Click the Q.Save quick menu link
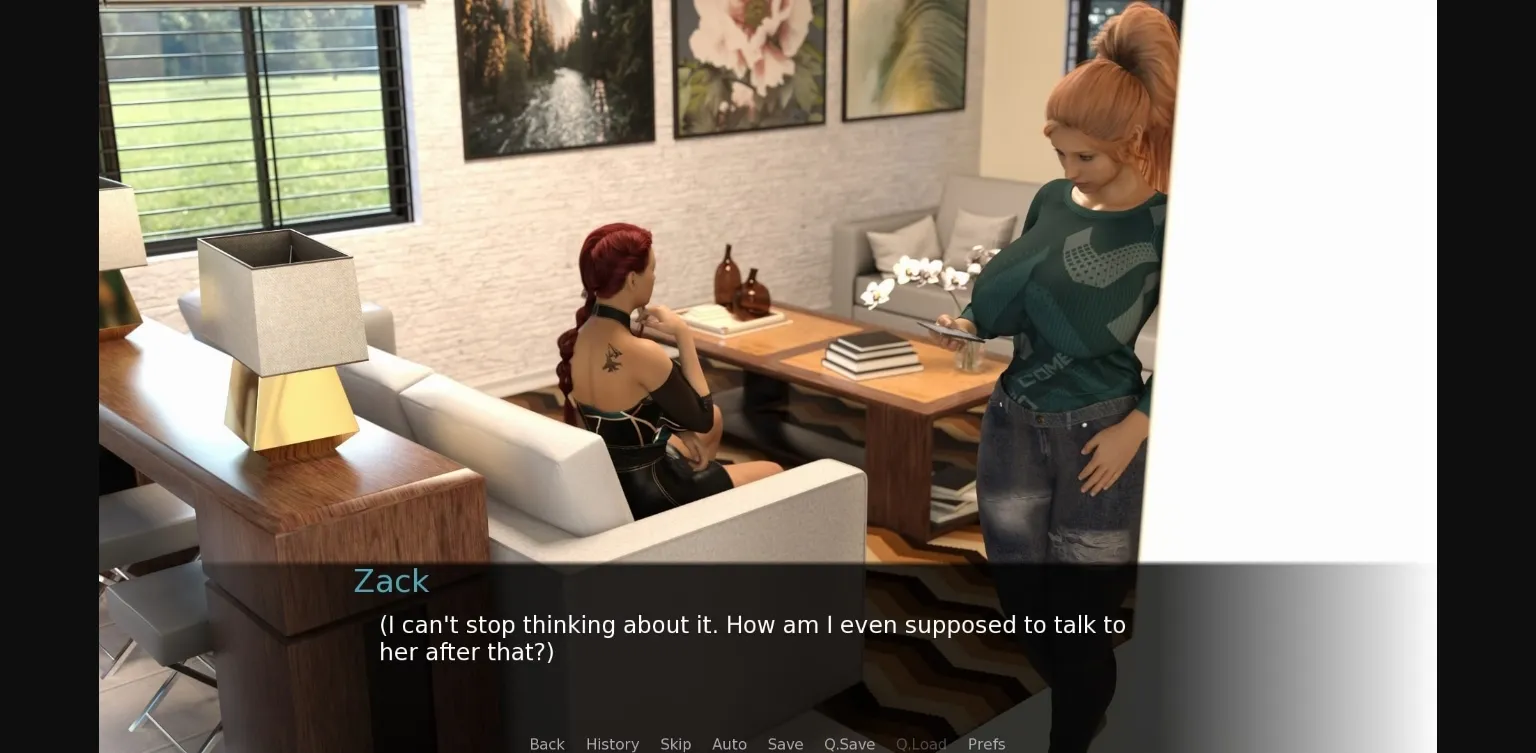 point(849,744)
